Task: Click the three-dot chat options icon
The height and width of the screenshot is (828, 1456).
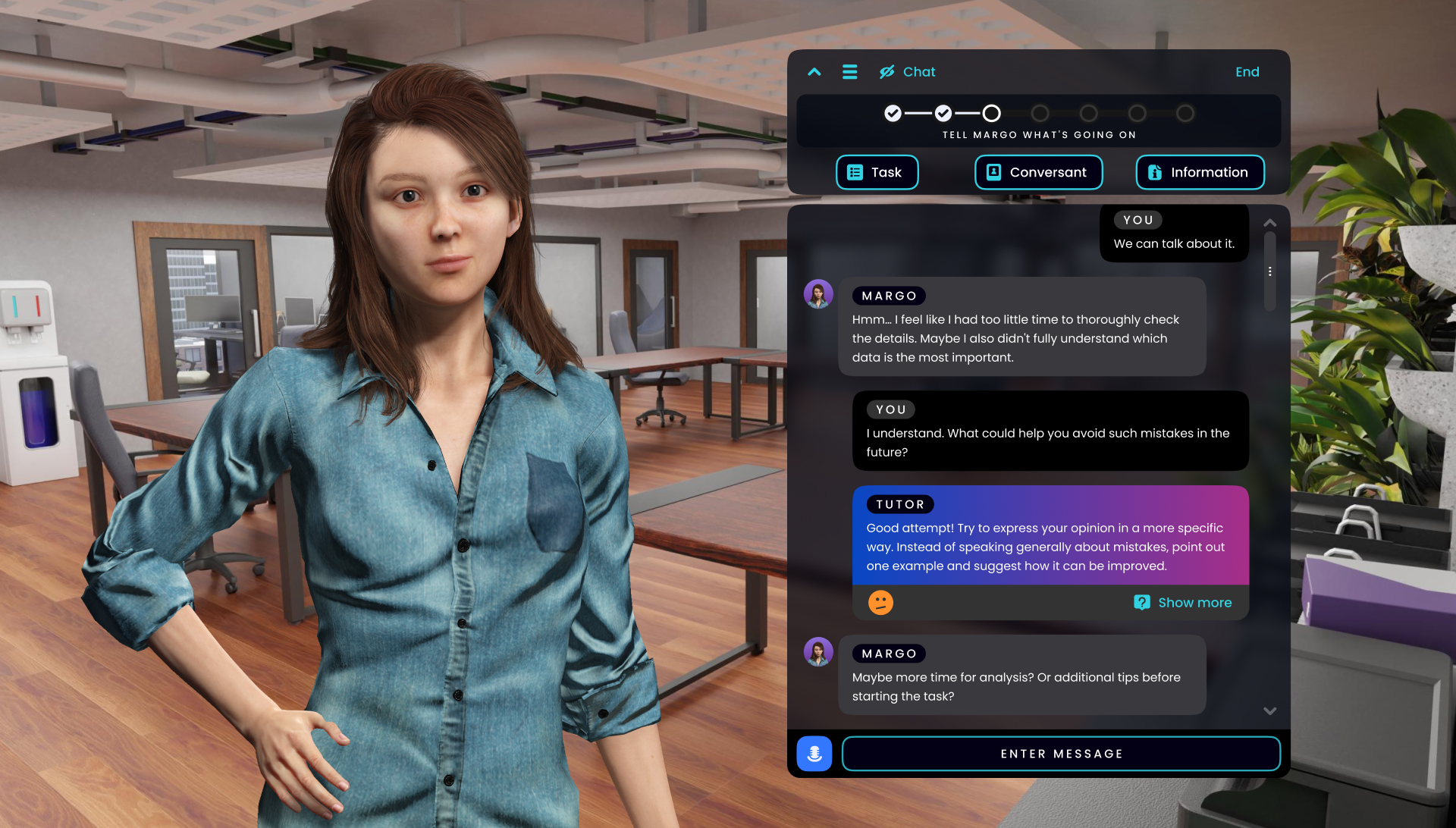Action: pos(1270,271)
